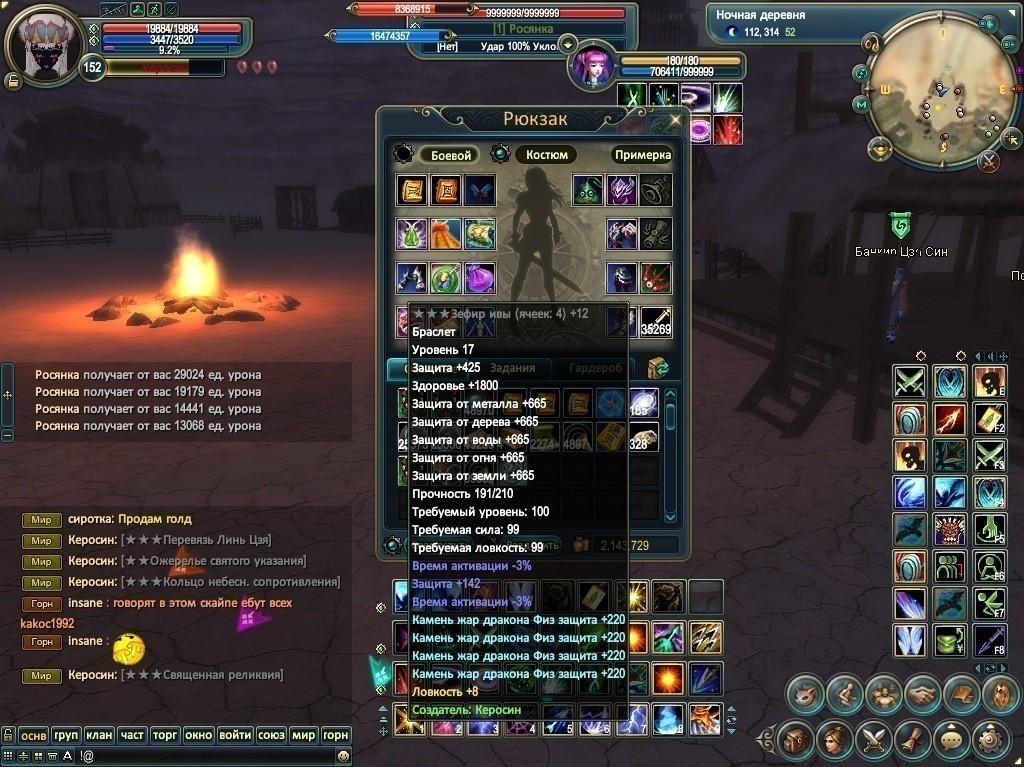This screenshot has height=767, width=1024.
Task: Switch to the Костюм equipment view
Action: pyautogui.click(x=547, y=155)
